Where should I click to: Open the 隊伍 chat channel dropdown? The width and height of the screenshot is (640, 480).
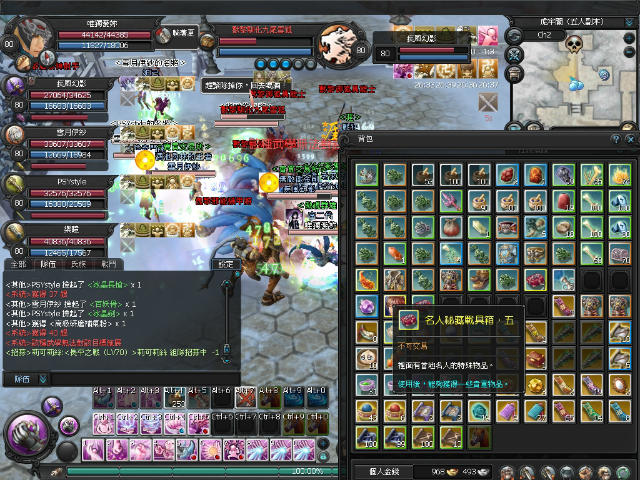(x=28, y=379)
